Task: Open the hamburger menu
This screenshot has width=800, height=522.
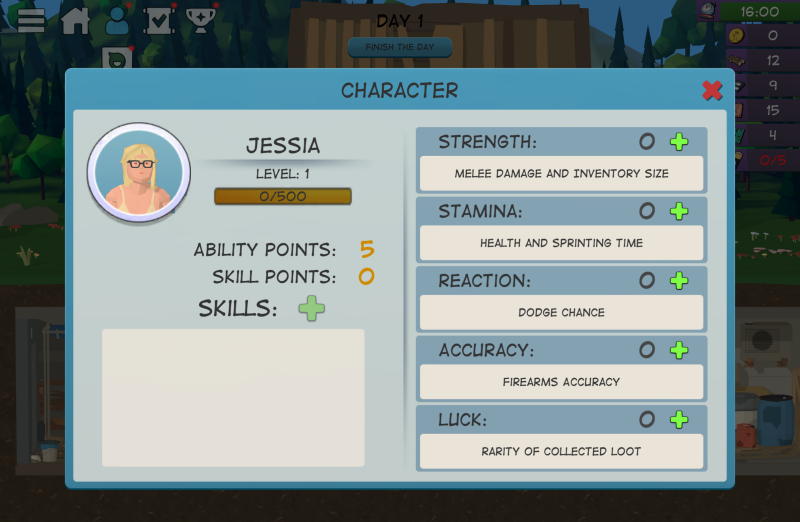Action: 31,20
